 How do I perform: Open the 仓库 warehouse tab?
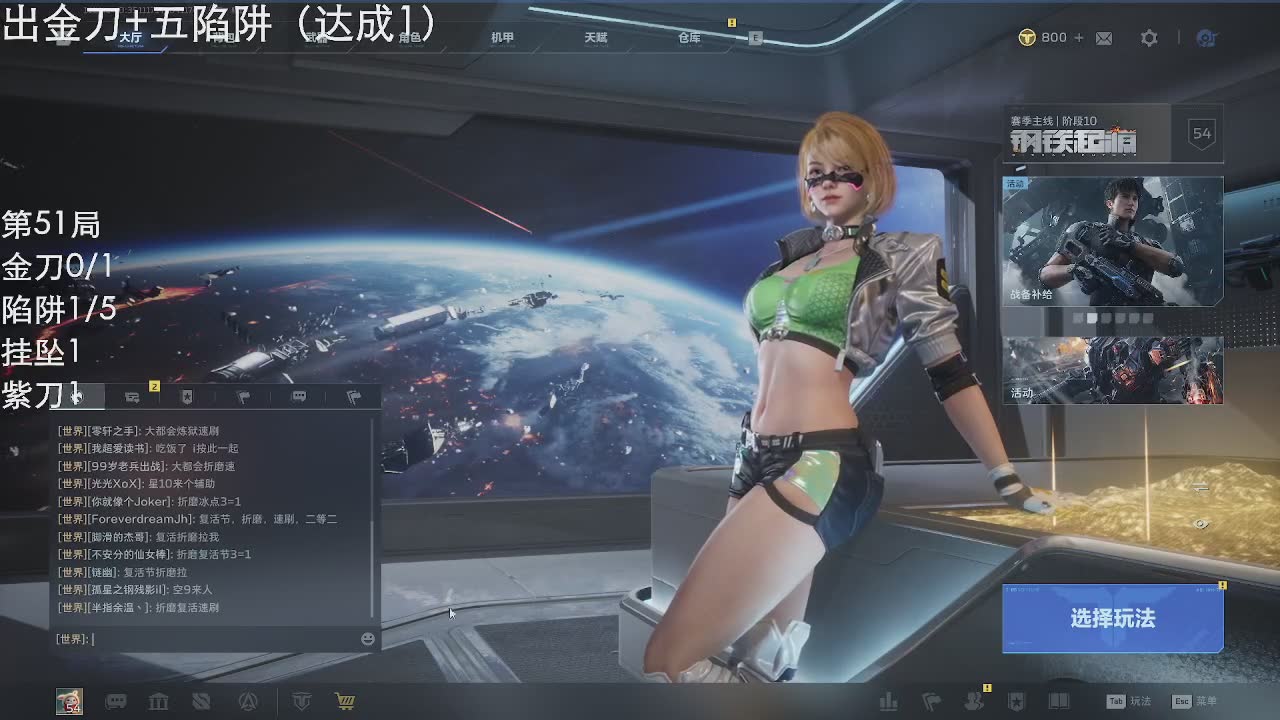click(689, 38)
